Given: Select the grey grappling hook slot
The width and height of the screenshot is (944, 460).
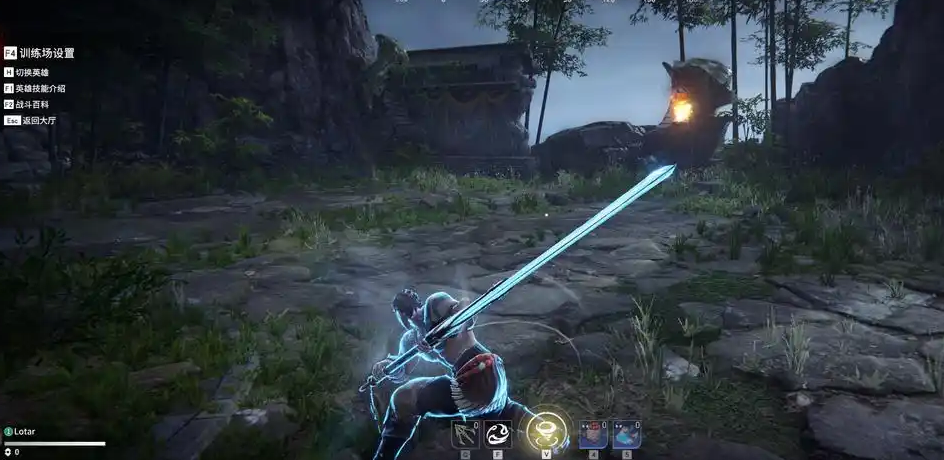Looking at the screenshot, I should [466, 434].
